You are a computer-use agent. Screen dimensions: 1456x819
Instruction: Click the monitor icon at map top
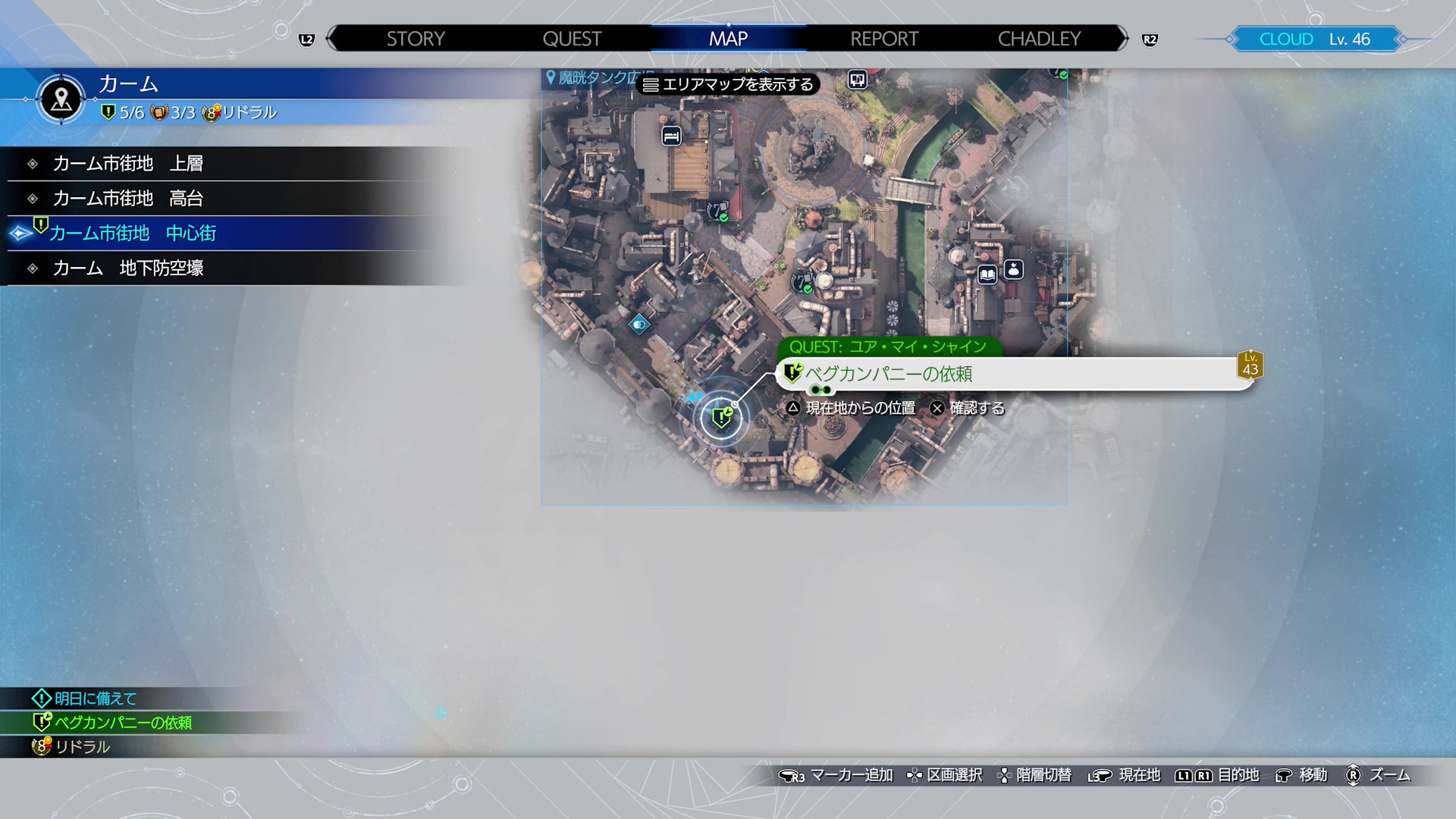coord(857,80)
